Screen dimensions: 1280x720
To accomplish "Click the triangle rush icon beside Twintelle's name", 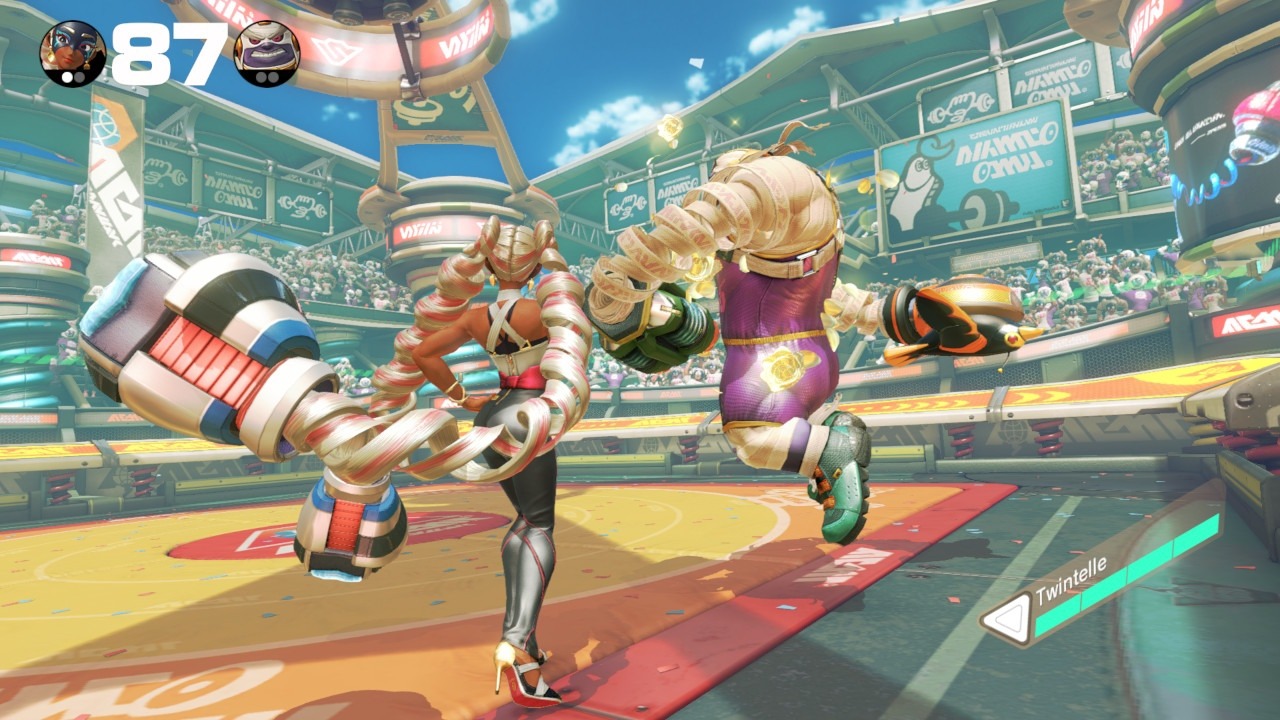I will click(1006, 620).
